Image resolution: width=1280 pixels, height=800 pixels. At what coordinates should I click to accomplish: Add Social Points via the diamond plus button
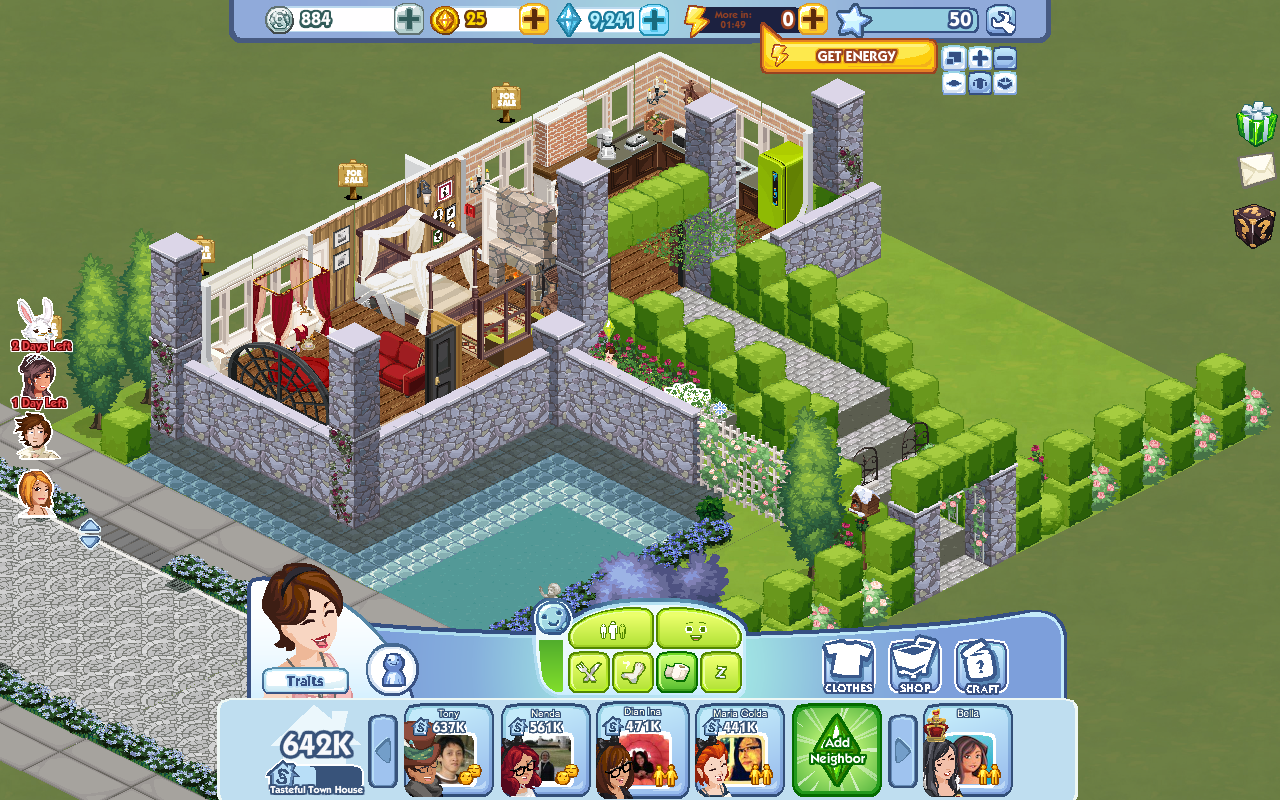point(653,19)
